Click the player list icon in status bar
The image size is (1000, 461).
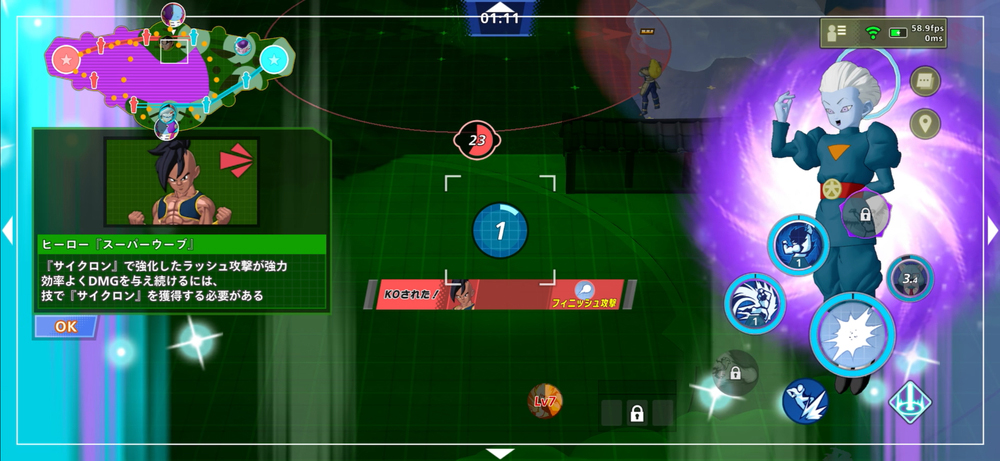[x=838, y=33]
